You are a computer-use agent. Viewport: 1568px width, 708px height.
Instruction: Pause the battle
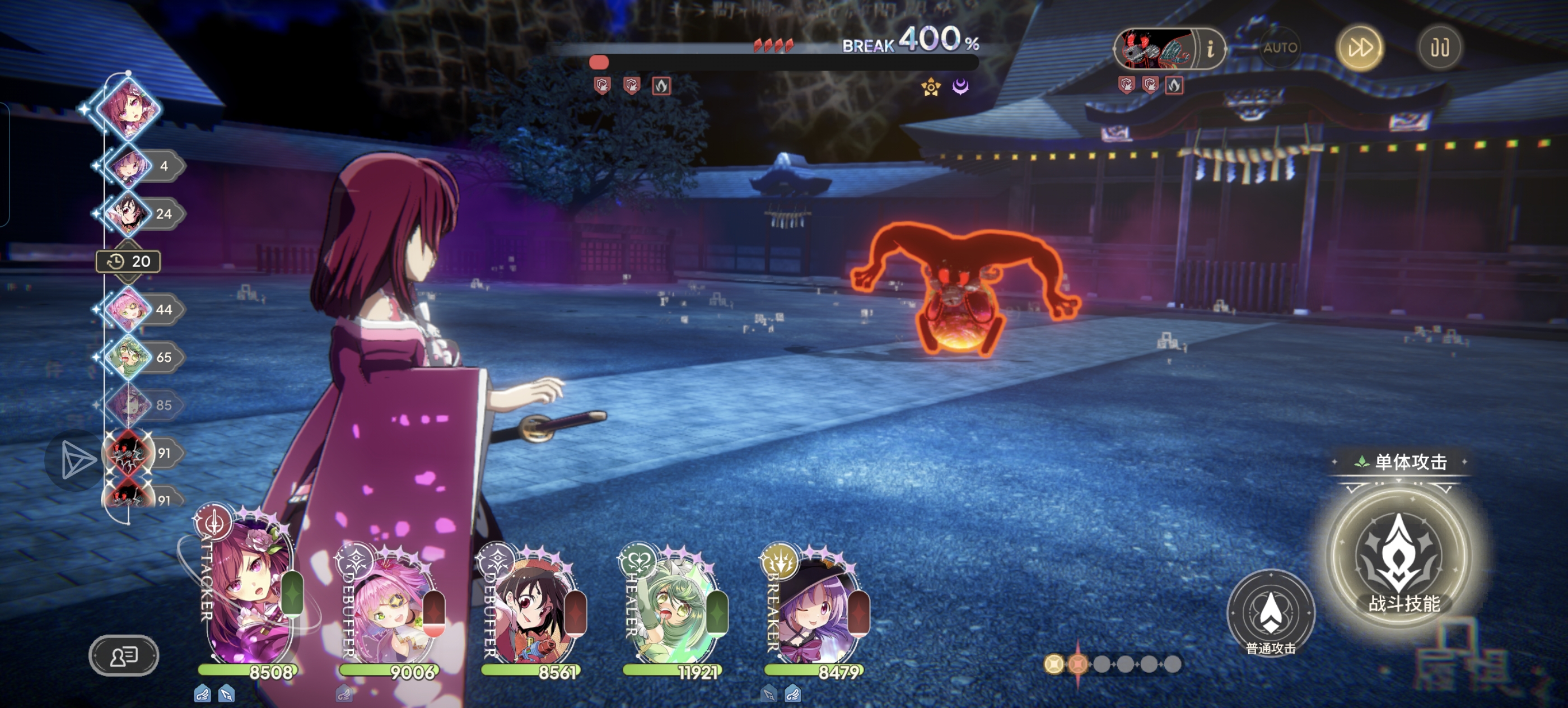1439,48
